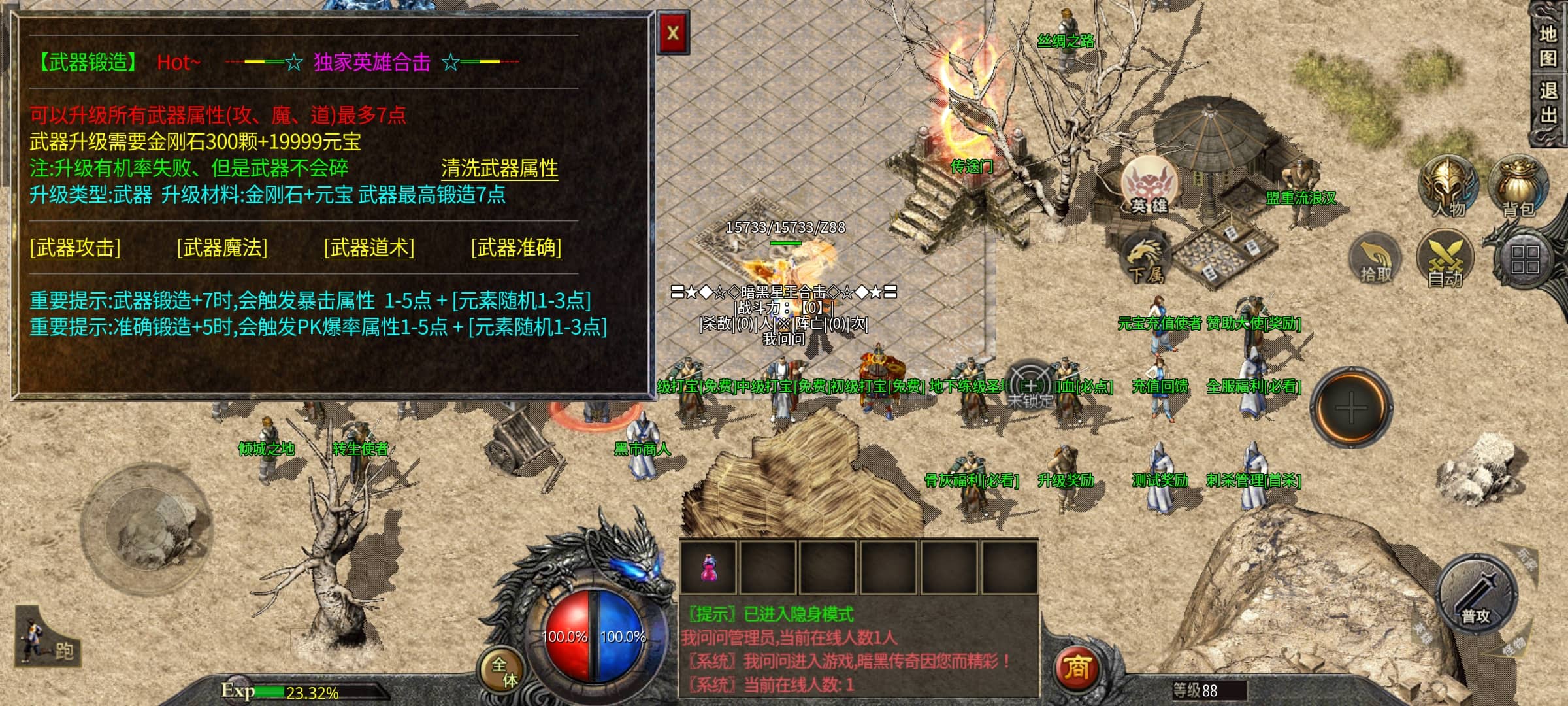Screen dimensions: 1568x706
Task: Open the 商 shop button
Action: pyautogui.click(x=1077, y=667)
